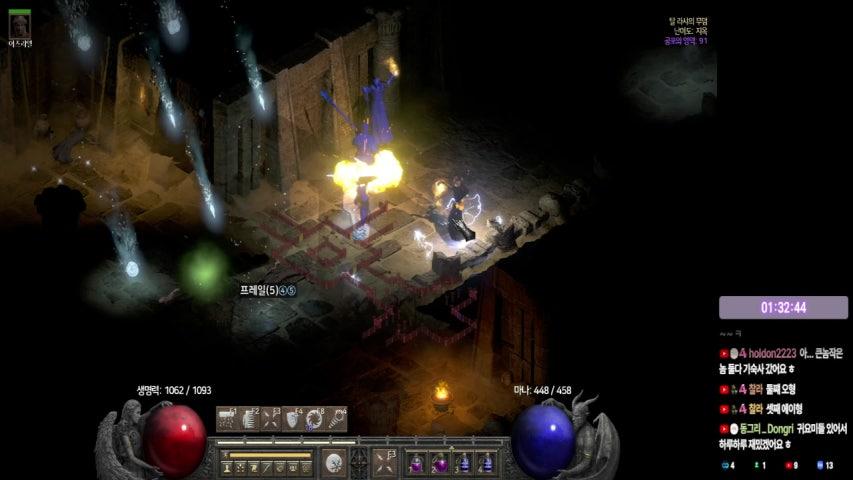Select the F4 shield skill icon
Image resolution: width=853 pixels, height=480 pixels.
293,419
